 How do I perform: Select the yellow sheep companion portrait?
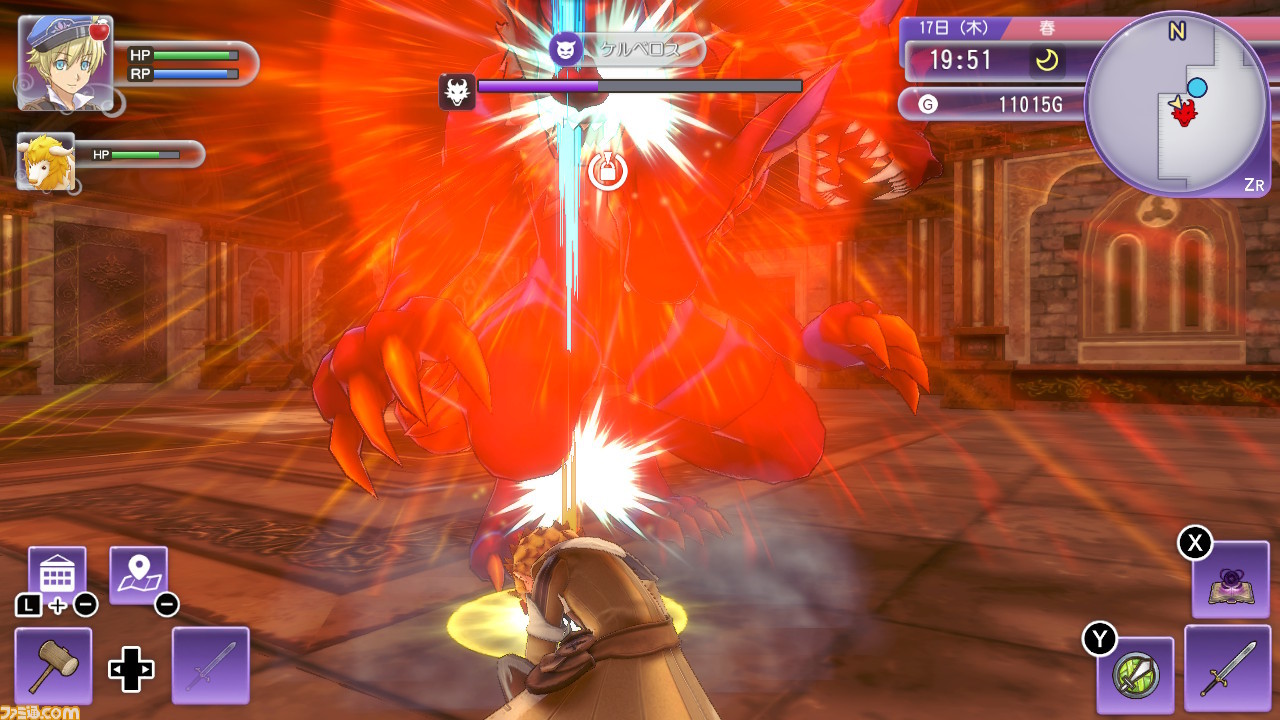[x=46, y=160]
